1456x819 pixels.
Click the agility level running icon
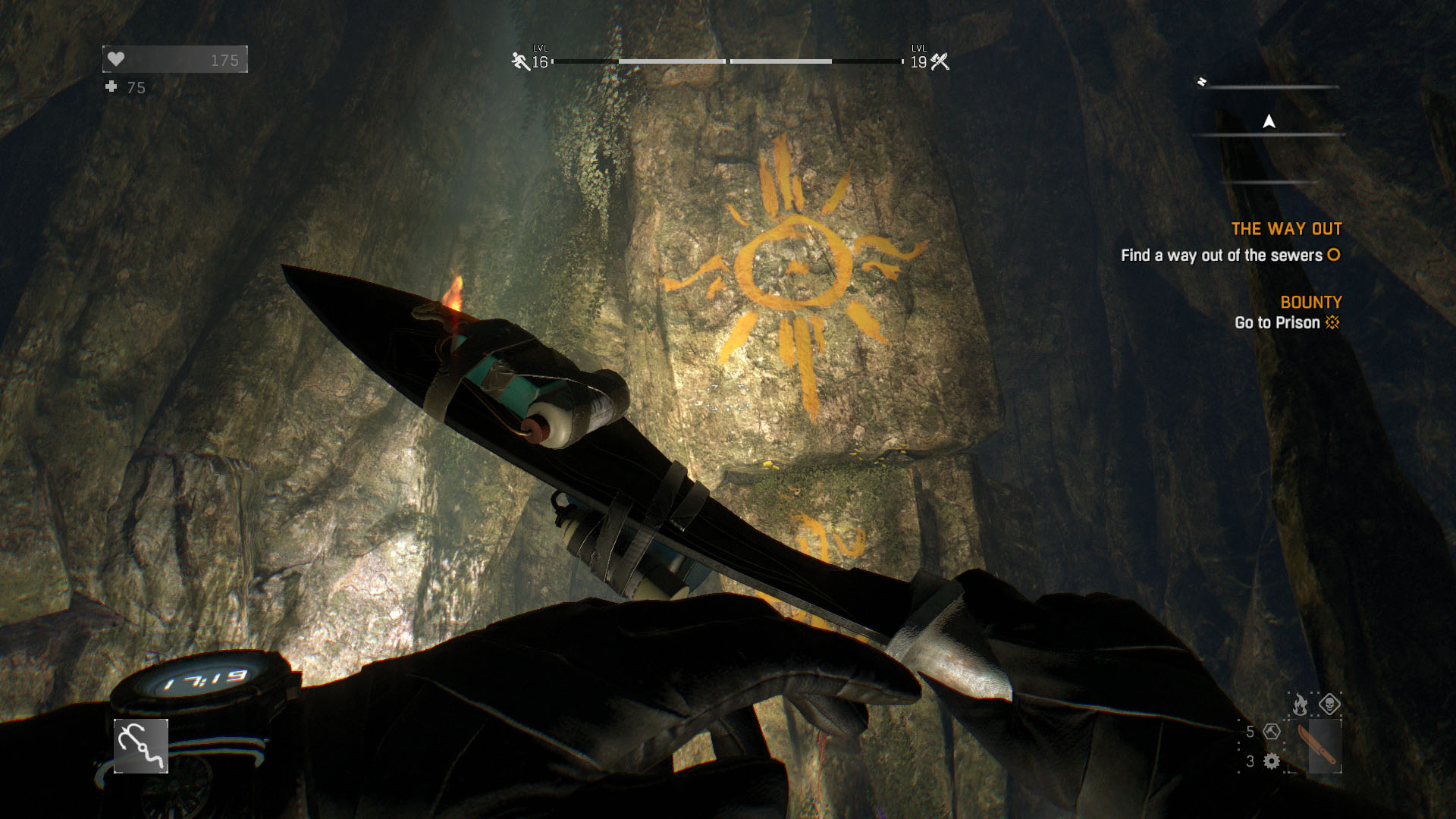click(520, 61)
